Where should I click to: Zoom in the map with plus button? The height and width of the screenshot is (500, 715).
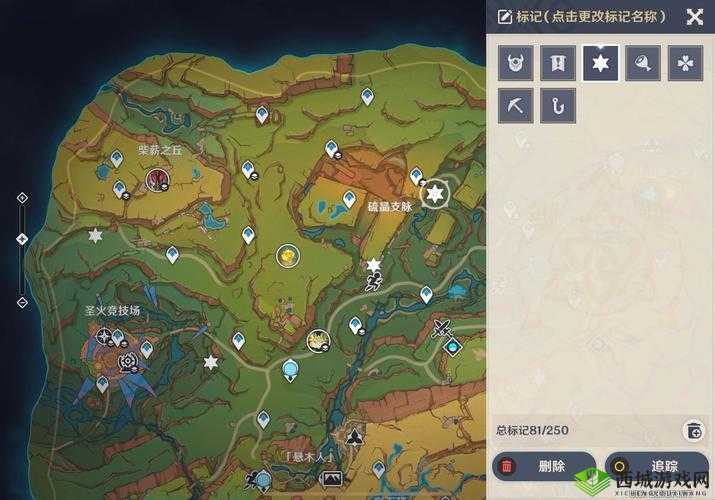click(22, 198)
